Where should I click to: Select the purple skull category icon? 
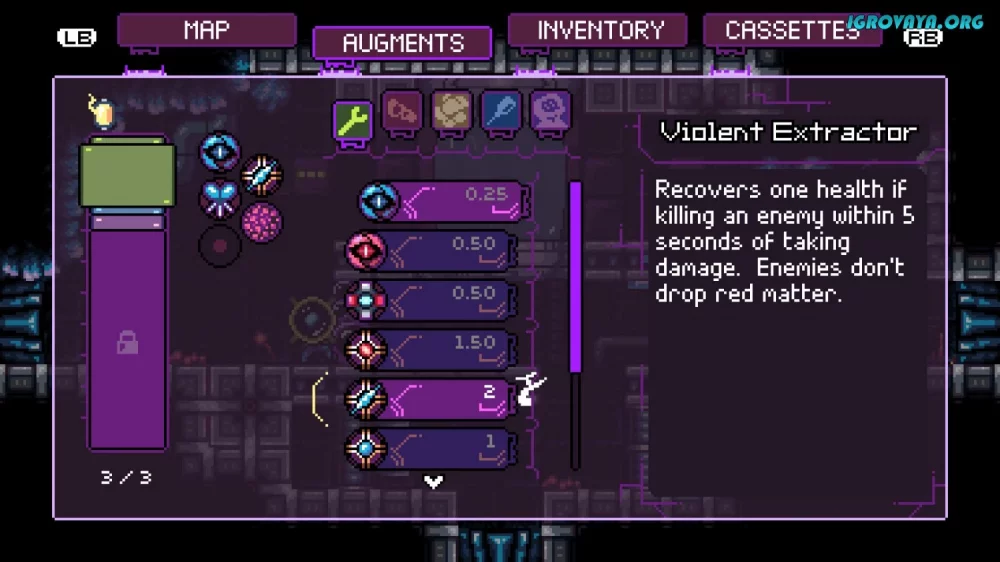click(x=550, y=111)
